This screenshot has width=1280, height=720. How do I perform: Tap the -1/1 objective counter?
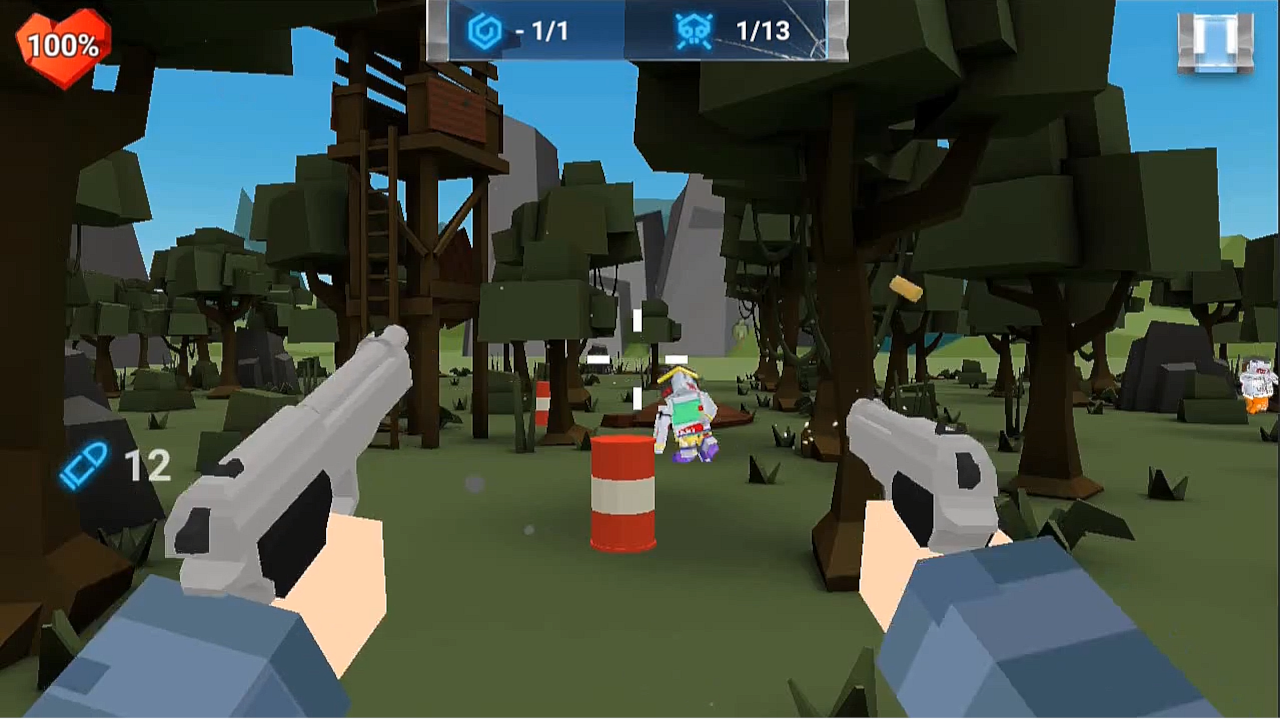544,31
